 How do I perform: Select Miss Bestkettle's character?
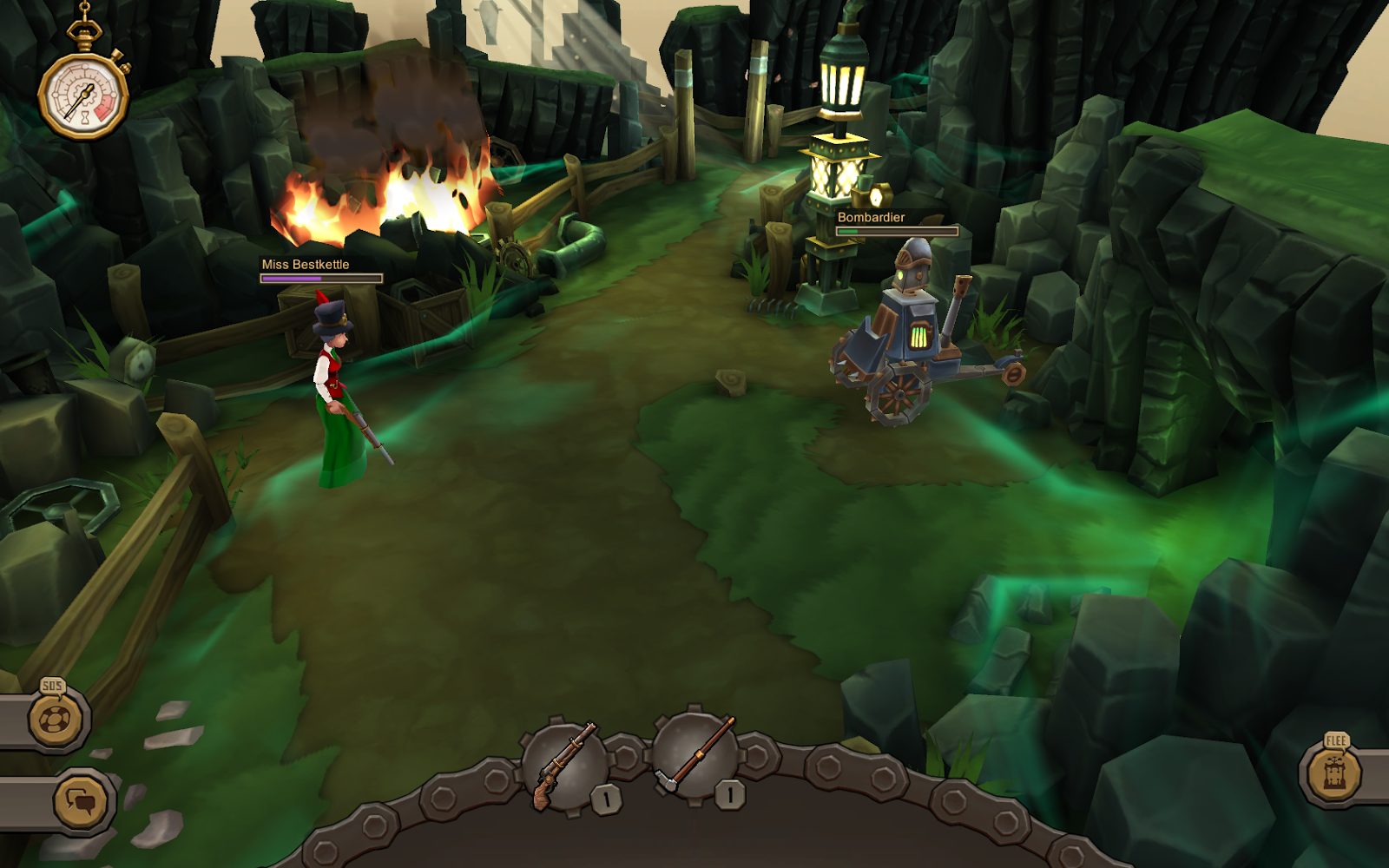pyautogui.click(x=334, y=382)
